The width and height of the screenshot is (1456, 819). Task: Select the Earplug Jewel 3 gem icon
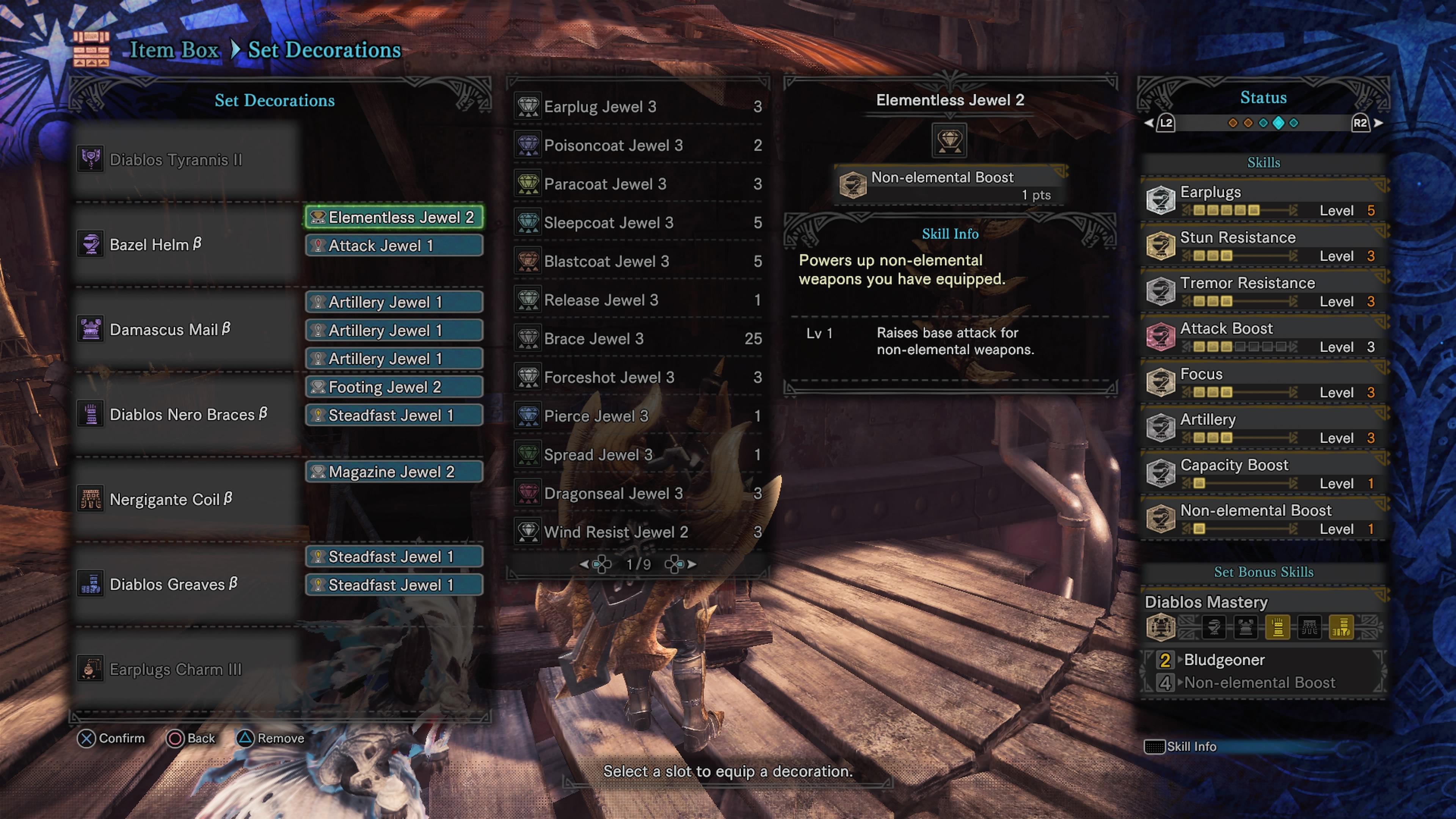point(527,106)
